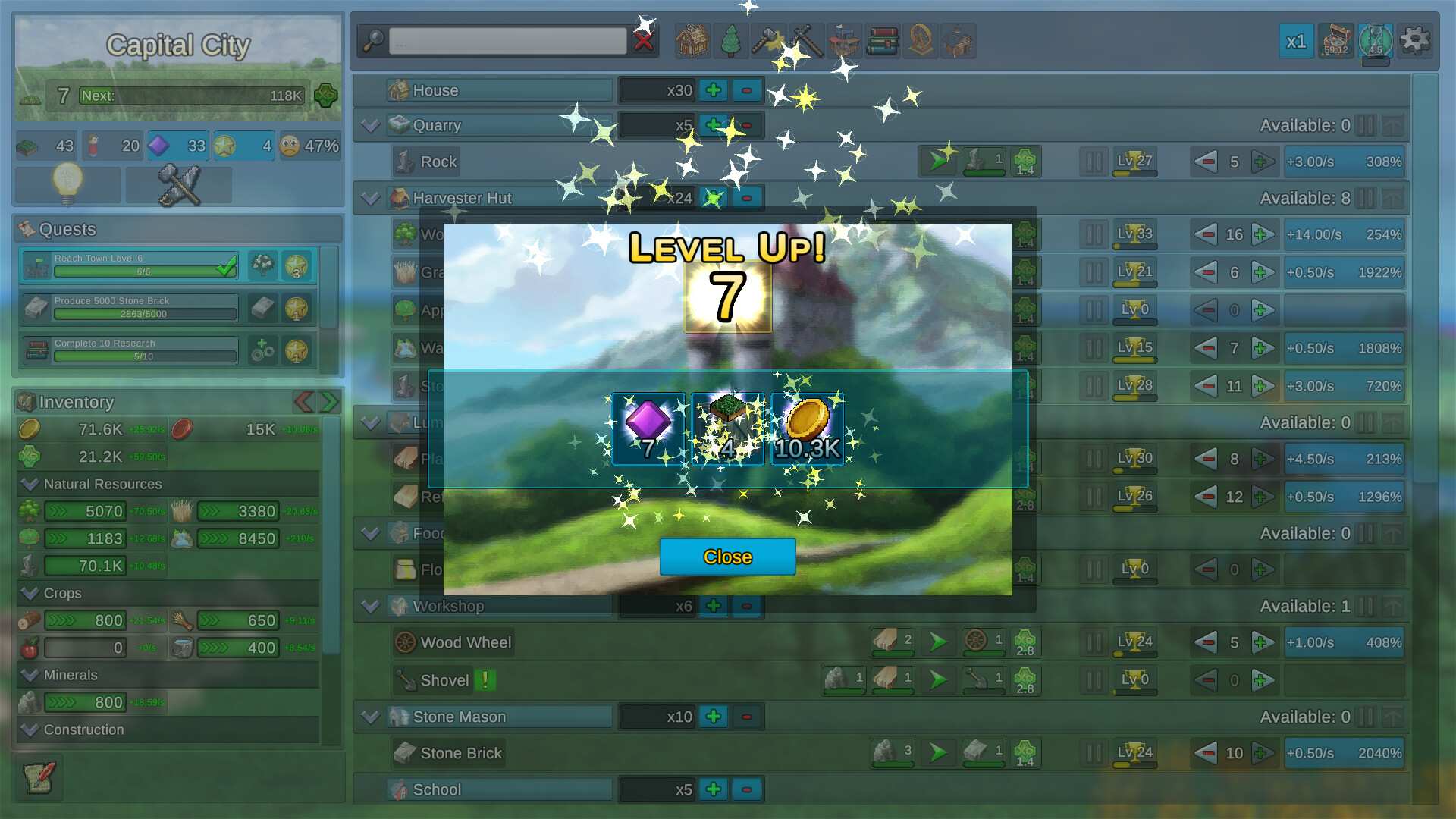
Task: Pause Rock production
Action: coord(1093,162)
